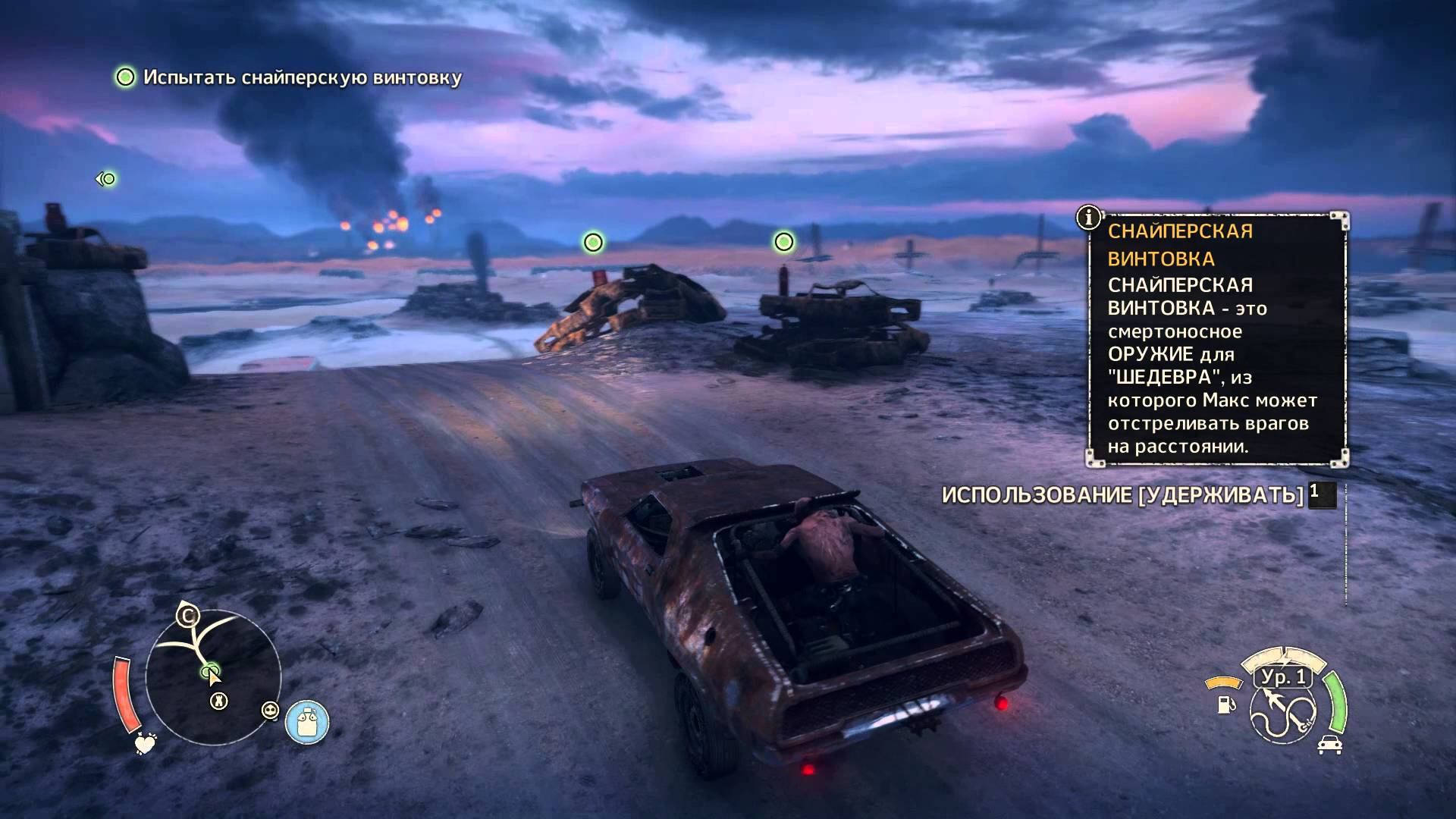Click the green objective marker on minimap

tap(210, 671)
